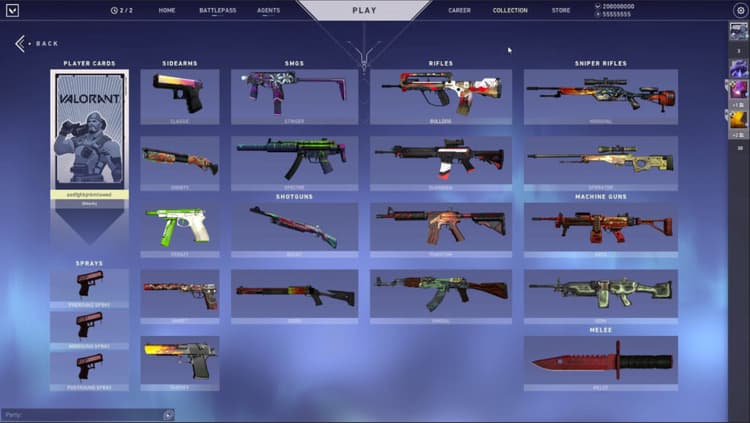
Task: Choose the Classic sidearm slot
Action: 179,95
